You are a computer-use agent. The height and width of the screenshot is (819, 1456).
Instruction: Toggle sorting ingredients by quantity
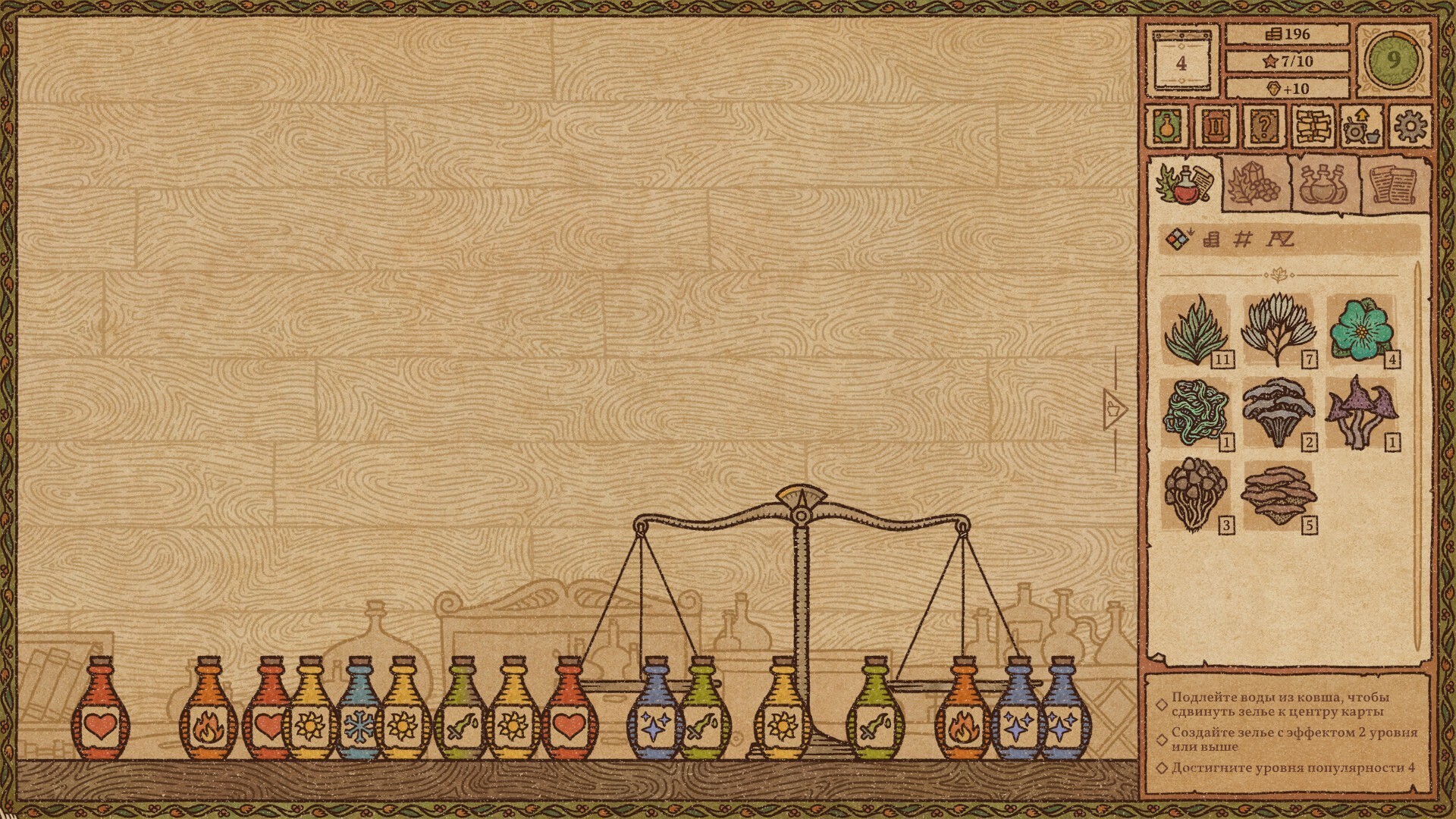[1242, 240]
